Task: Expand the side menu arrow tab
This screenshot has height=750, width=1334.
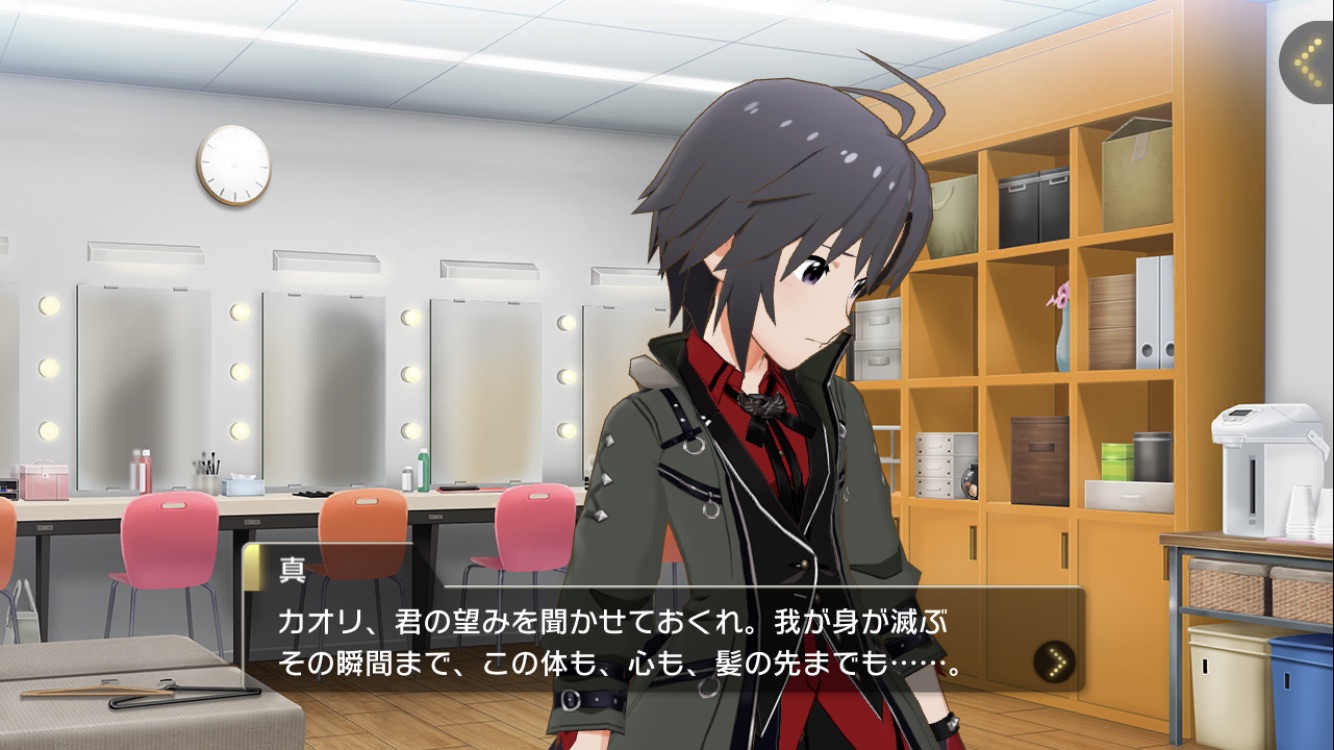Action: (x=1307, y=62)
